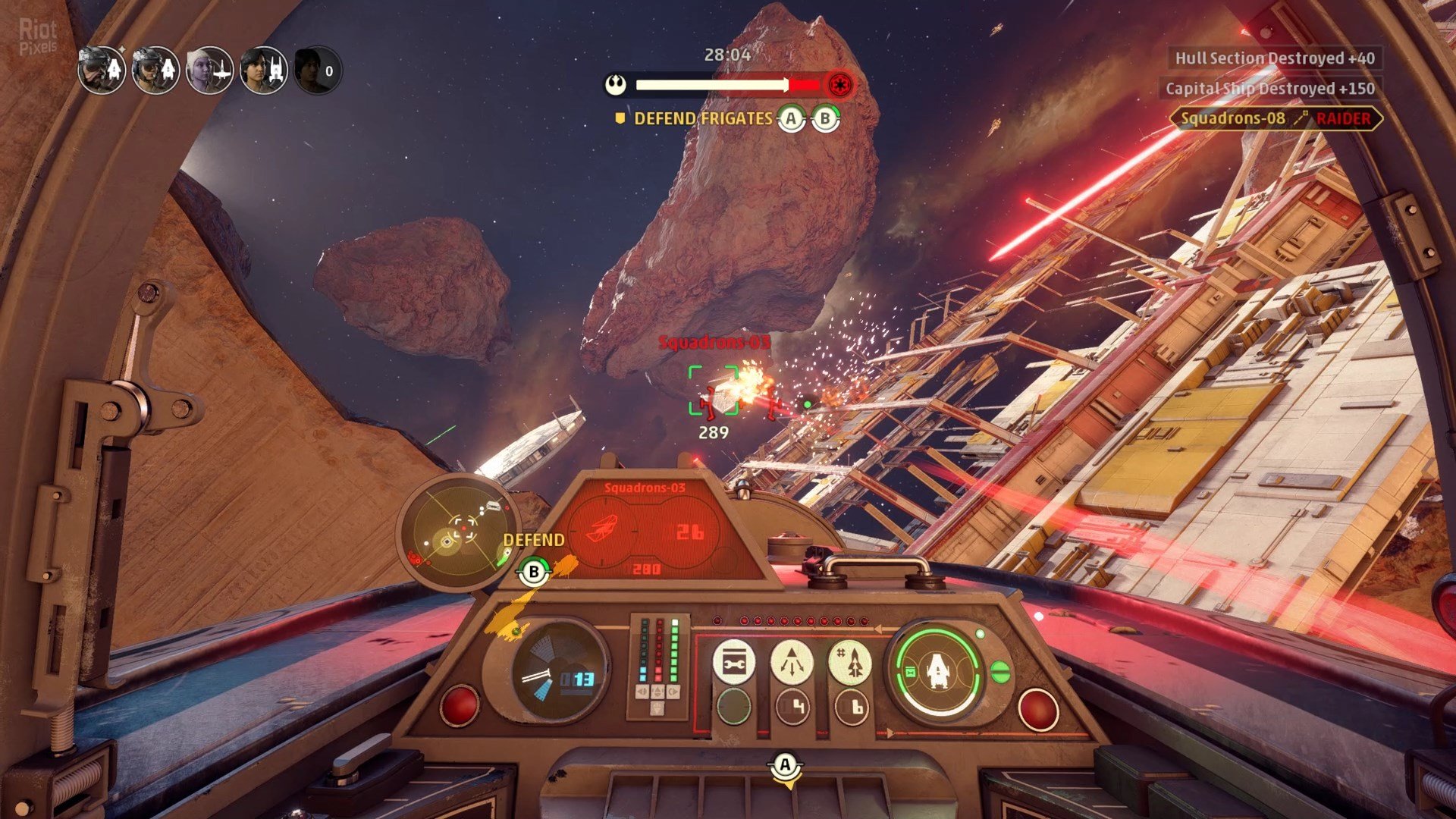
Task: Choose the white-hooded squadmate portrait
Action: [x=209, y=71]
